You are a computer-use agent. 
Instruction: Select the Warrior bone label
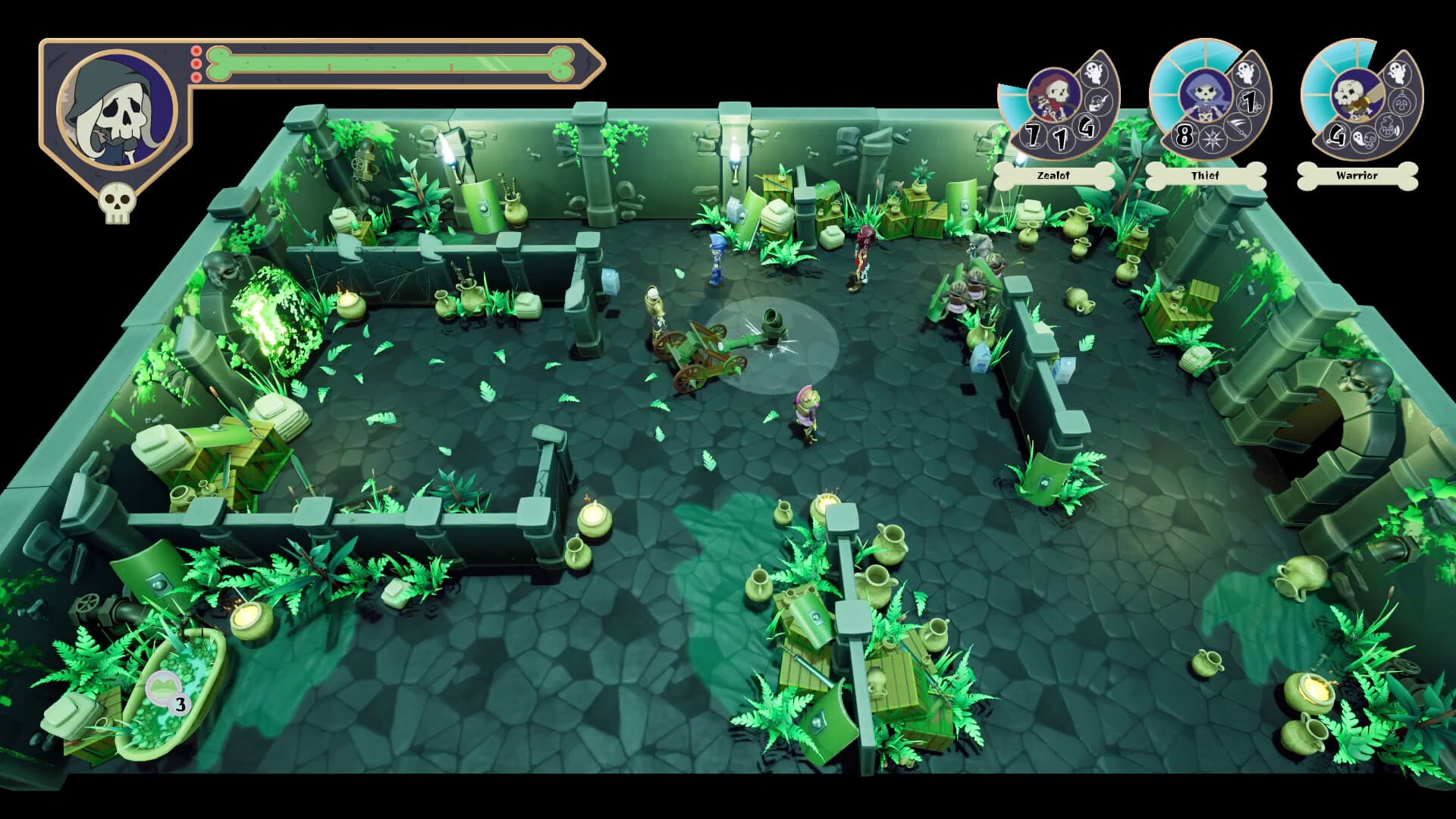1357,175
